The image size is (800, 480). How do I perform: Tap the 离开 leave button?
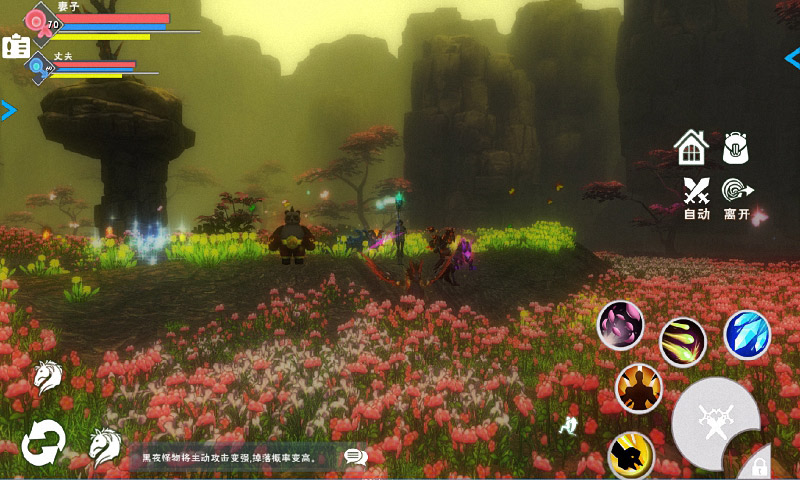point(737,196)
